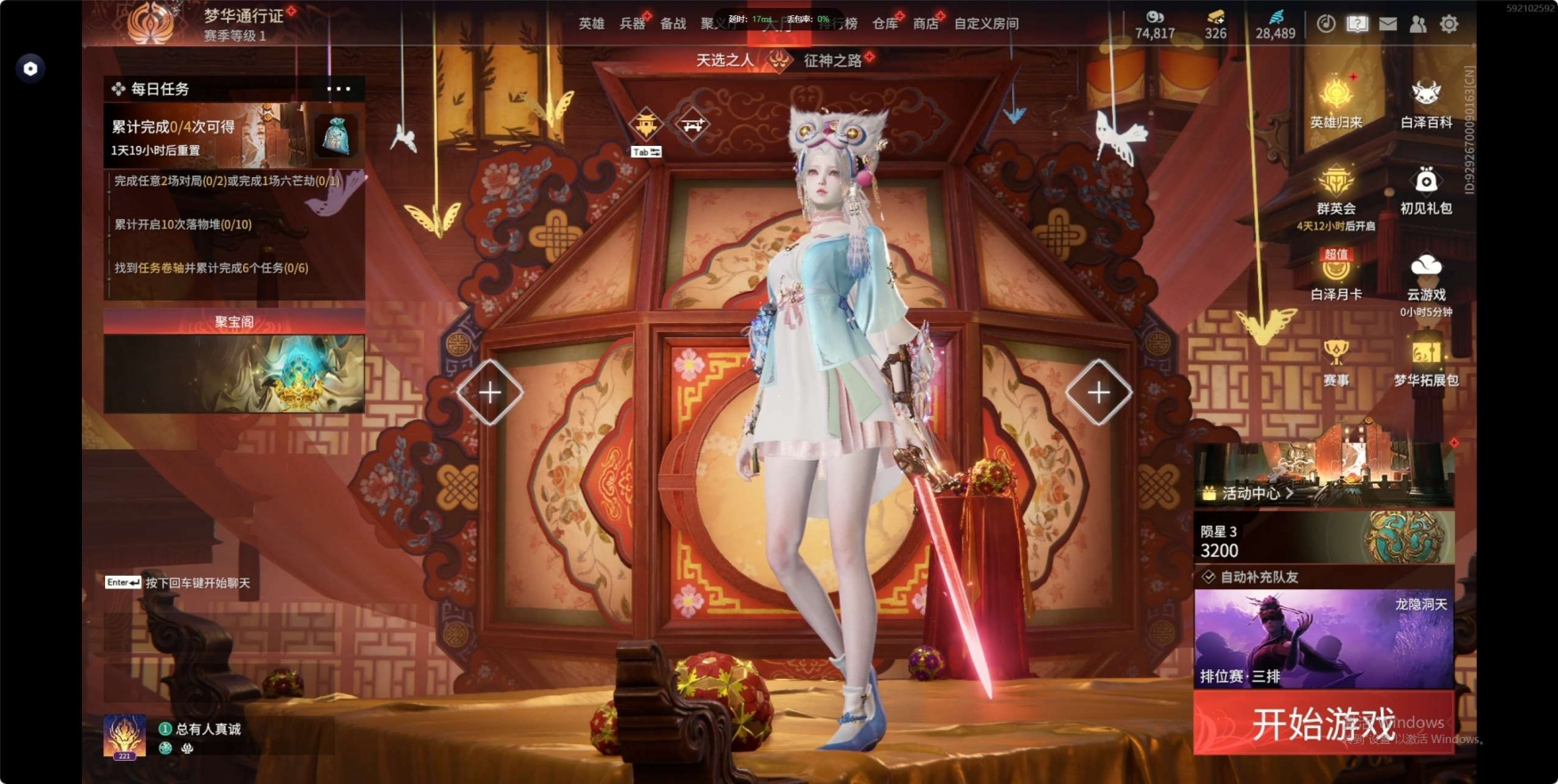The width and height of the screenshot is (1558, 784).
Task: Open the 兵器 weapons menu
Action: coord(632,24)
